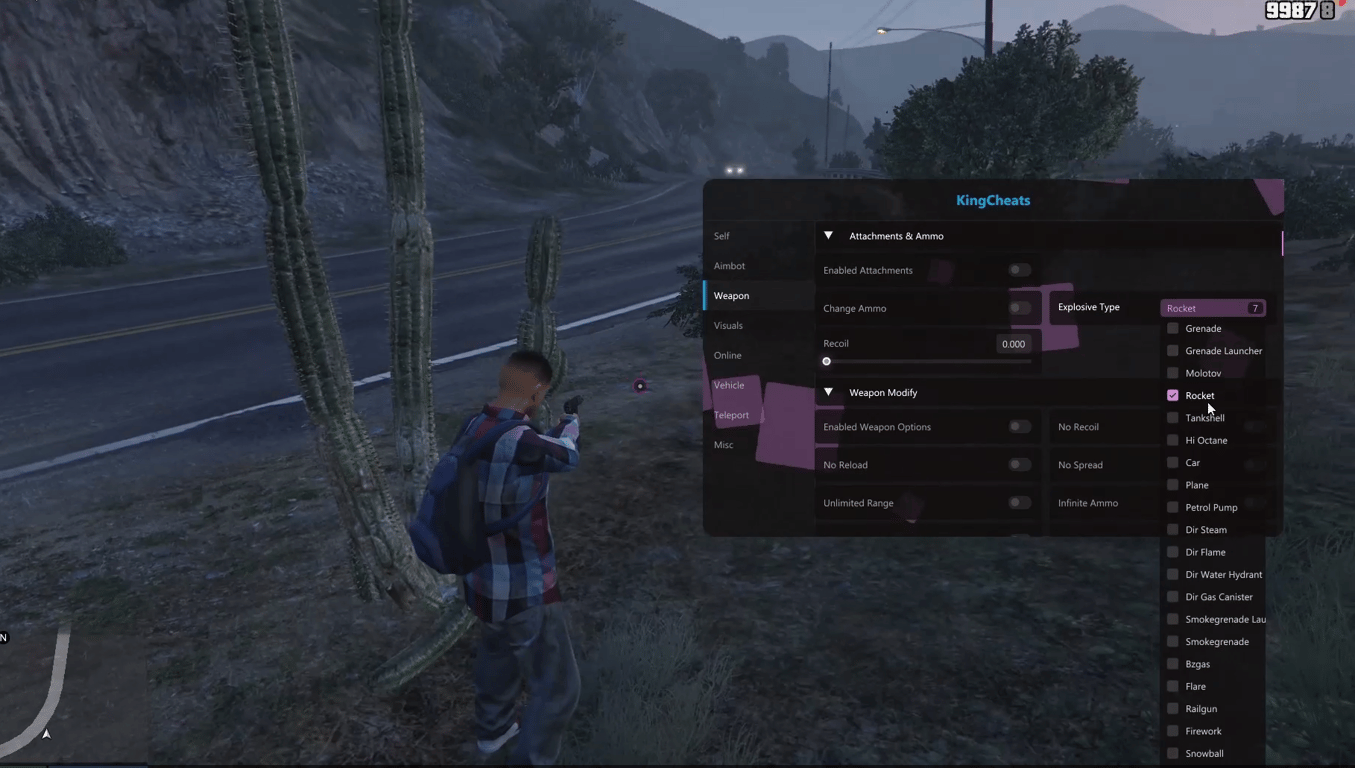Switch to the Aimbot tab
Image resolution: width=1355 pixels, height=768 pixels.
(729, 266)
